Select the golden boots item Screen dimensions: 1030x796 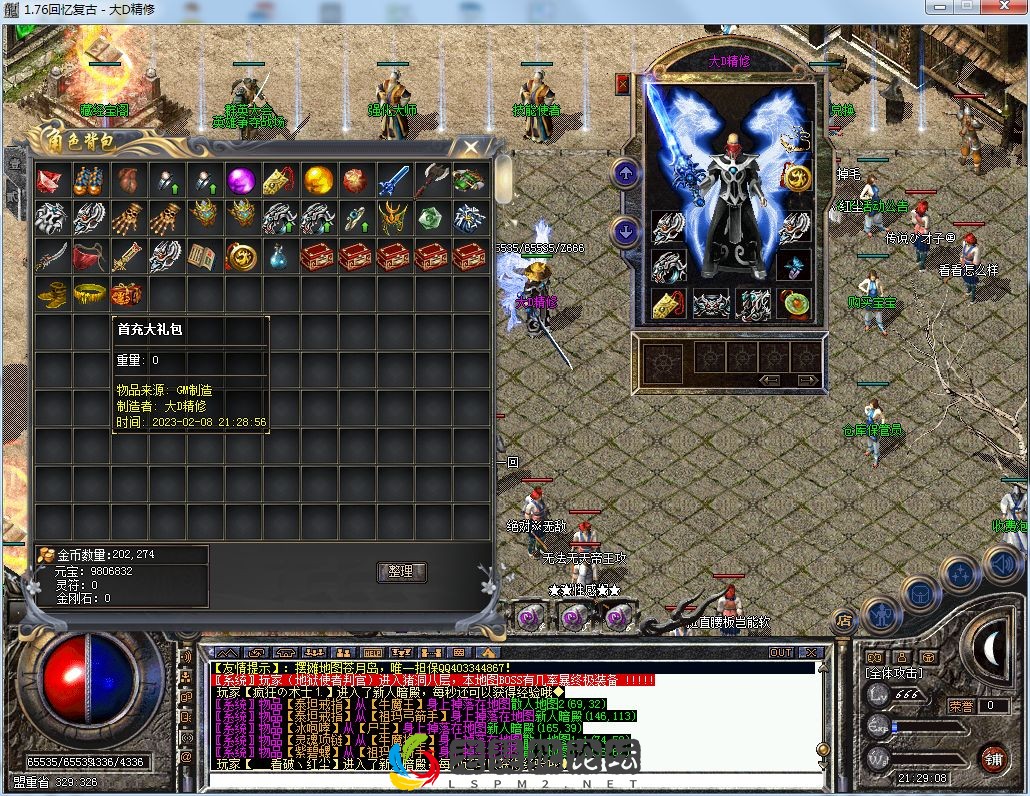coord(51,294)
